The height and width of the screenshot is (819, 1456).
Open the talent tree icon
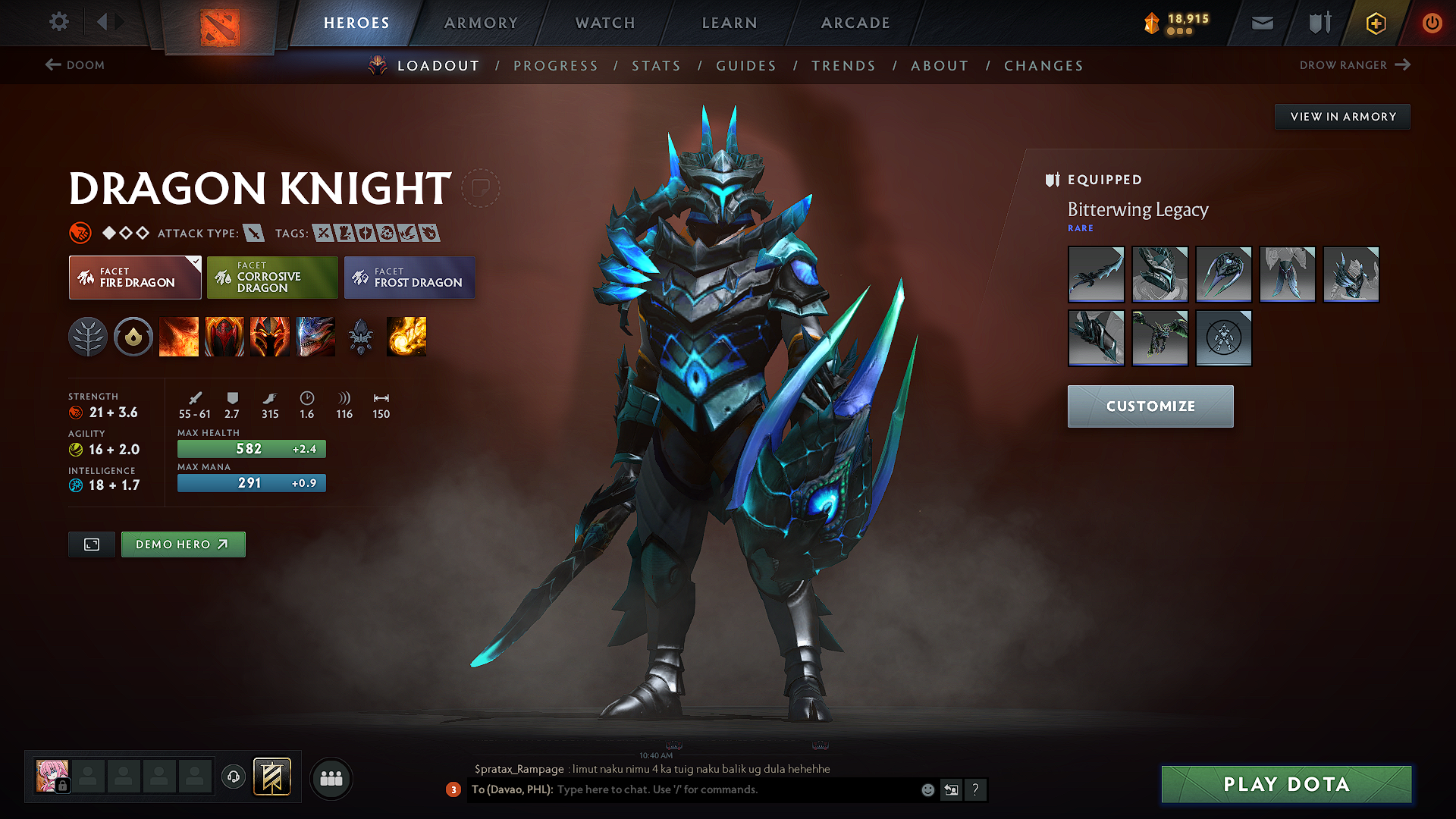(x=88, y=337)
